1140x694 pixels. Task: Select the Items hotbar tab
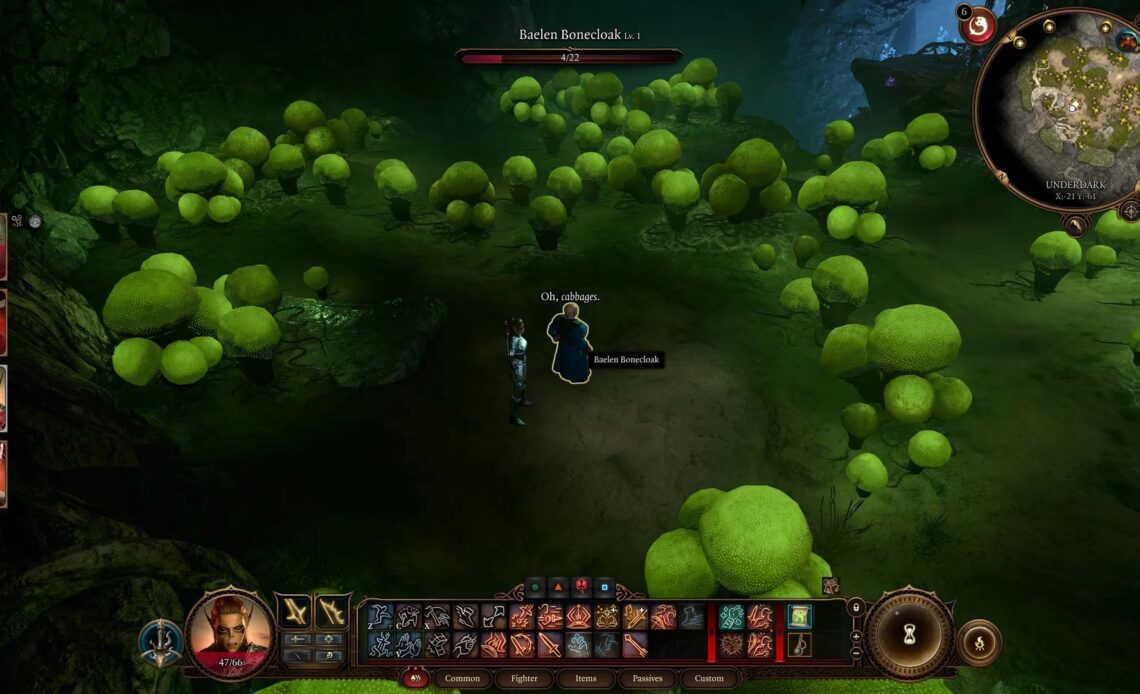click(586, 678)
